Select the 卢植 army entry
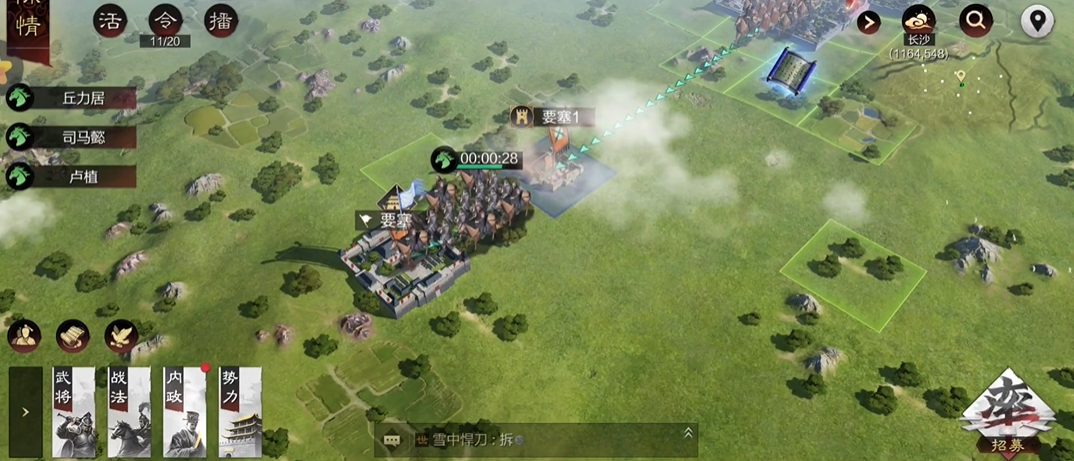1074x461 pixels. [x=72, y=177]
